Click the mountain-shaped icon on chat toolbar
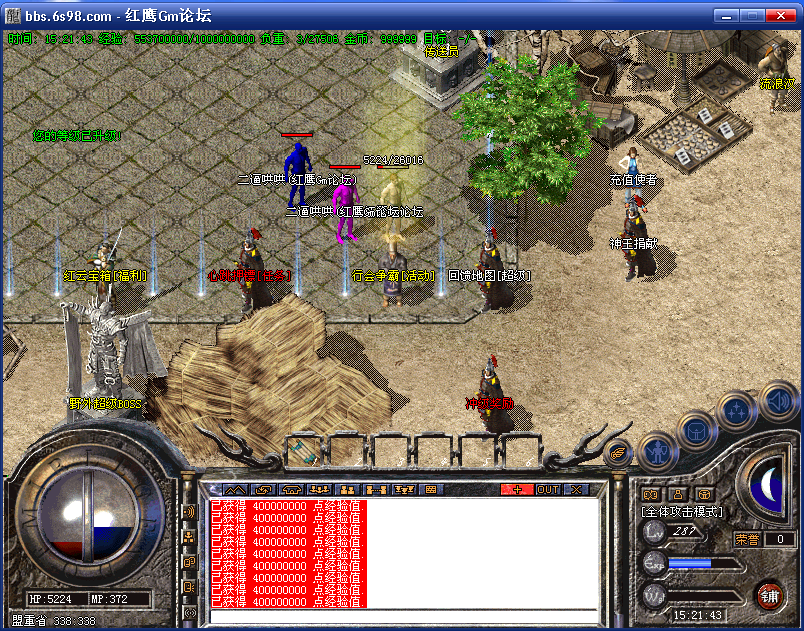 (236, 489)
